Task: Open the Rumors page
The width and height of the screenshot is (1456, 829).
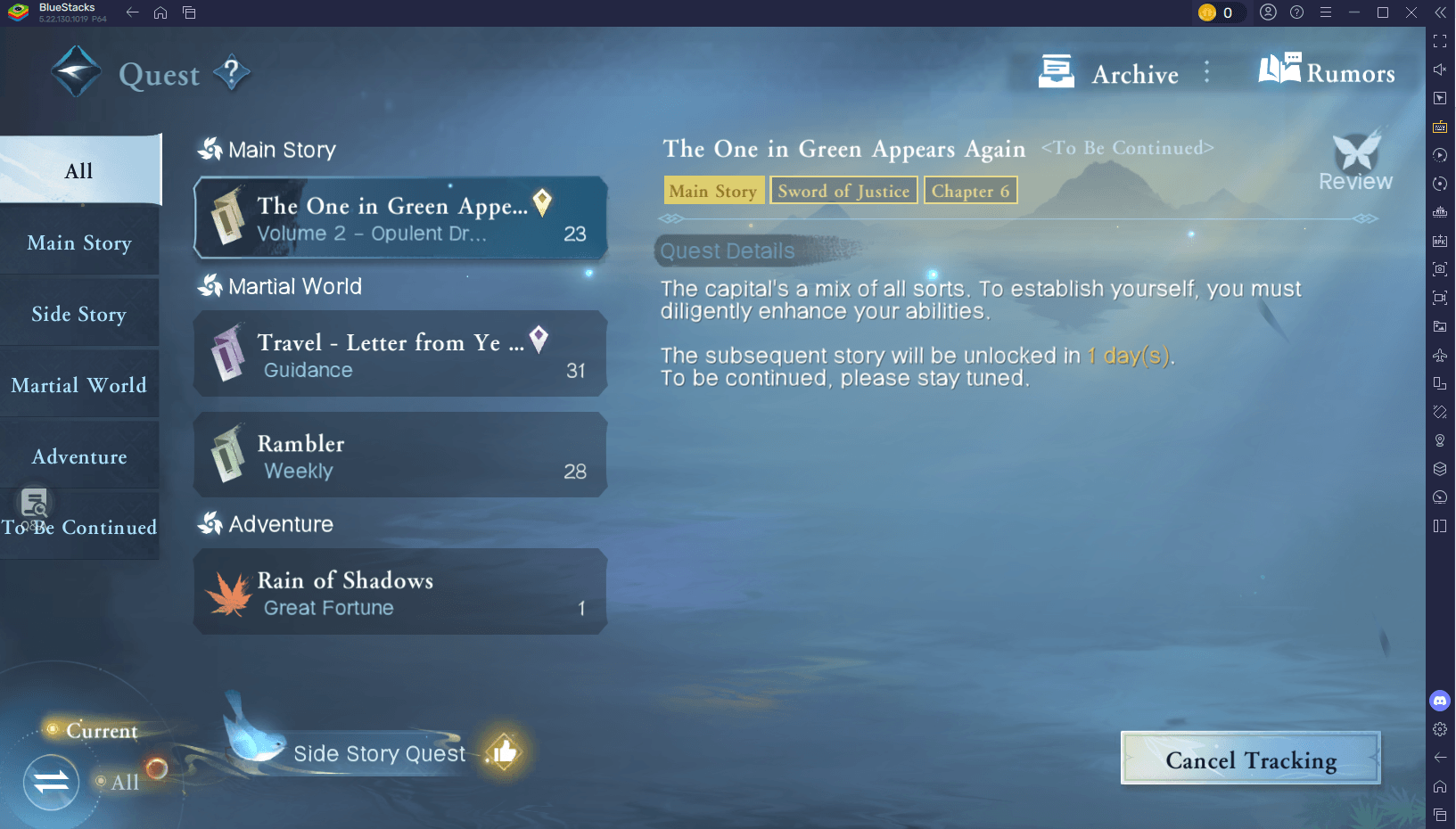Action: point(1328,70)
